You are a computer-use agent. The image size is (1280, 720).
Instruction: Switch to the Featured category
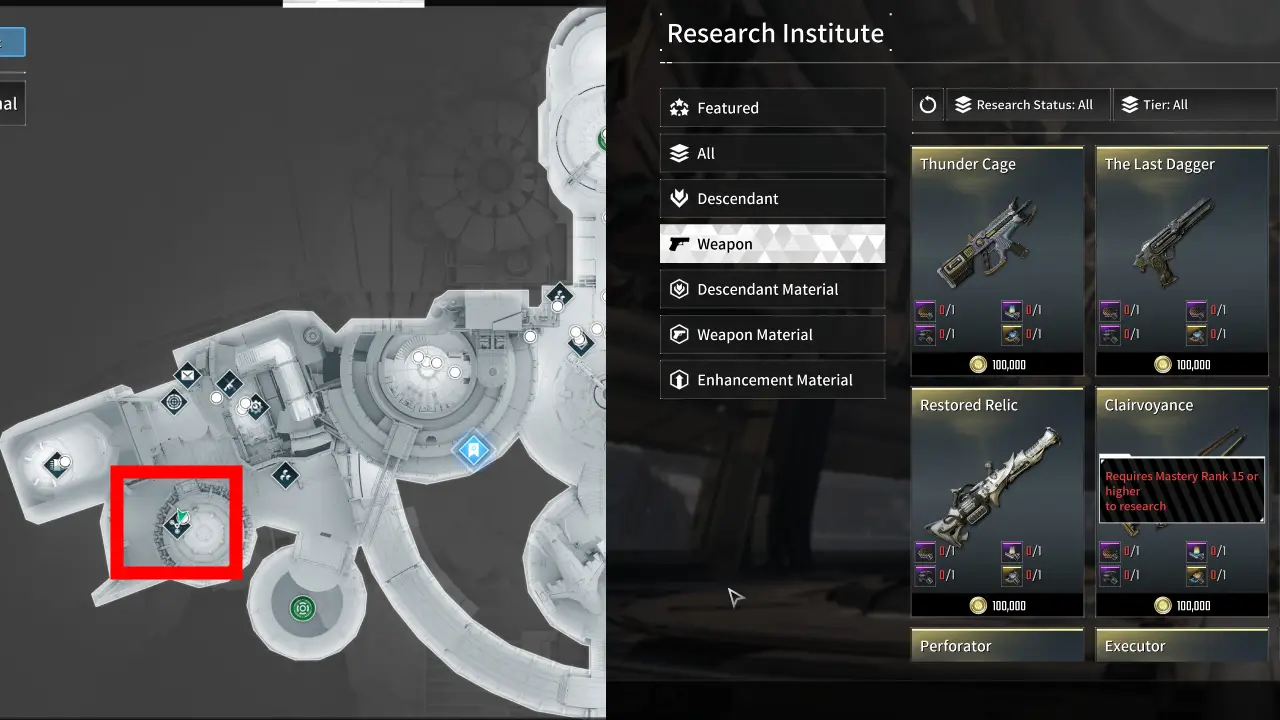pos(772,108)
